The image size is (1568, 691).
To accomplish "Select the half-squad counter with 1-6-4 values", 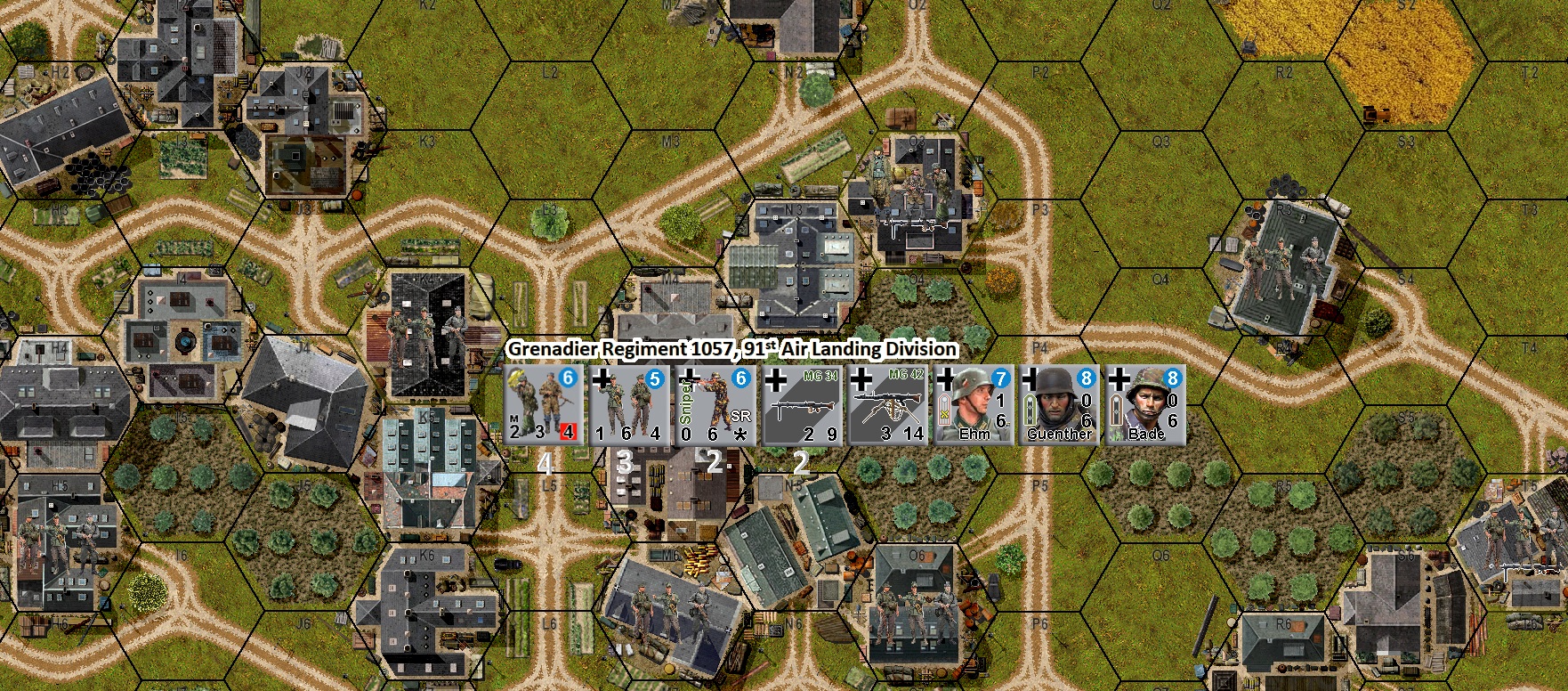I will click(x=627, y=405).
